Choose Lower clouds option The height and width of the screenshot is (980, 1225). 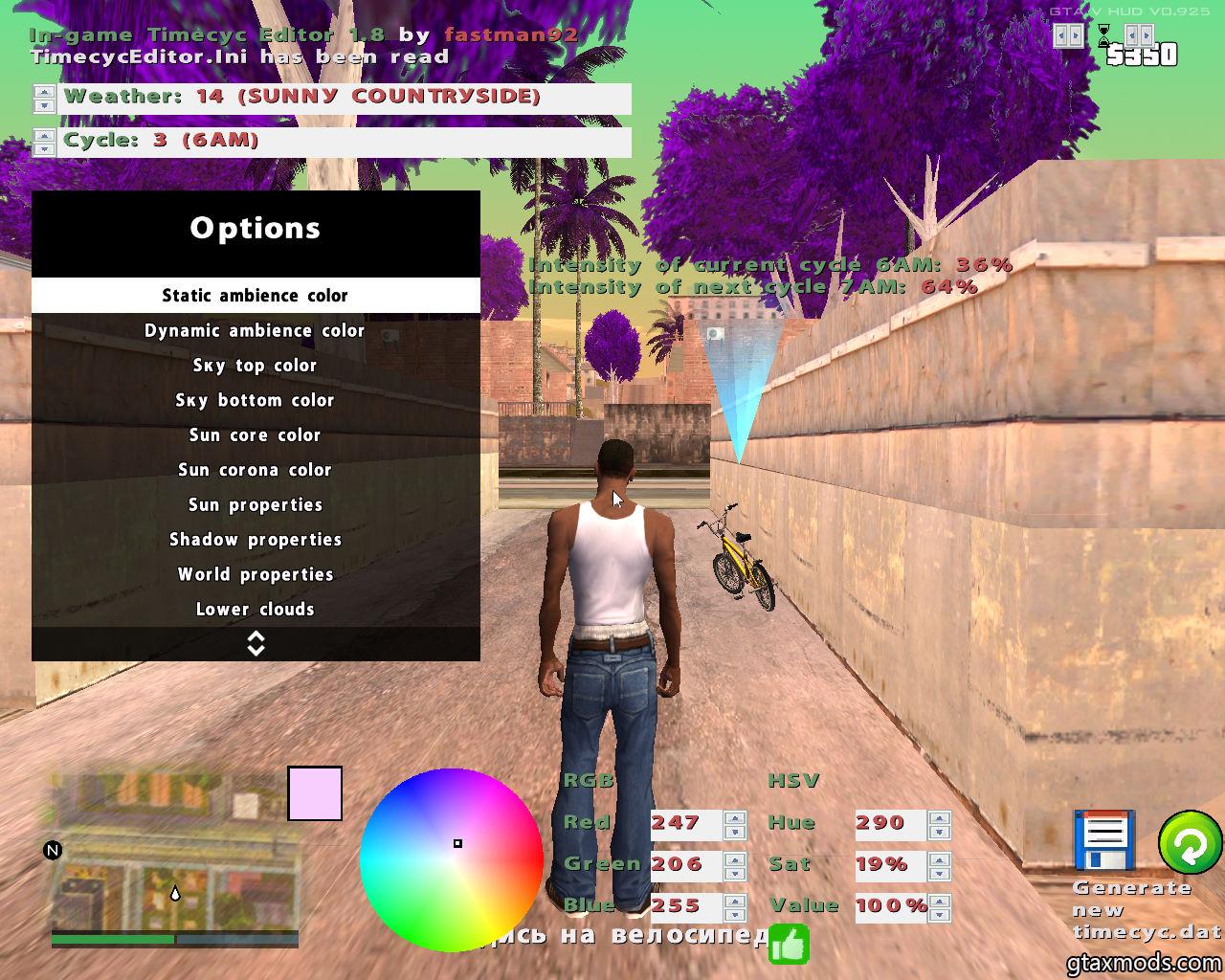coord(255,610)
